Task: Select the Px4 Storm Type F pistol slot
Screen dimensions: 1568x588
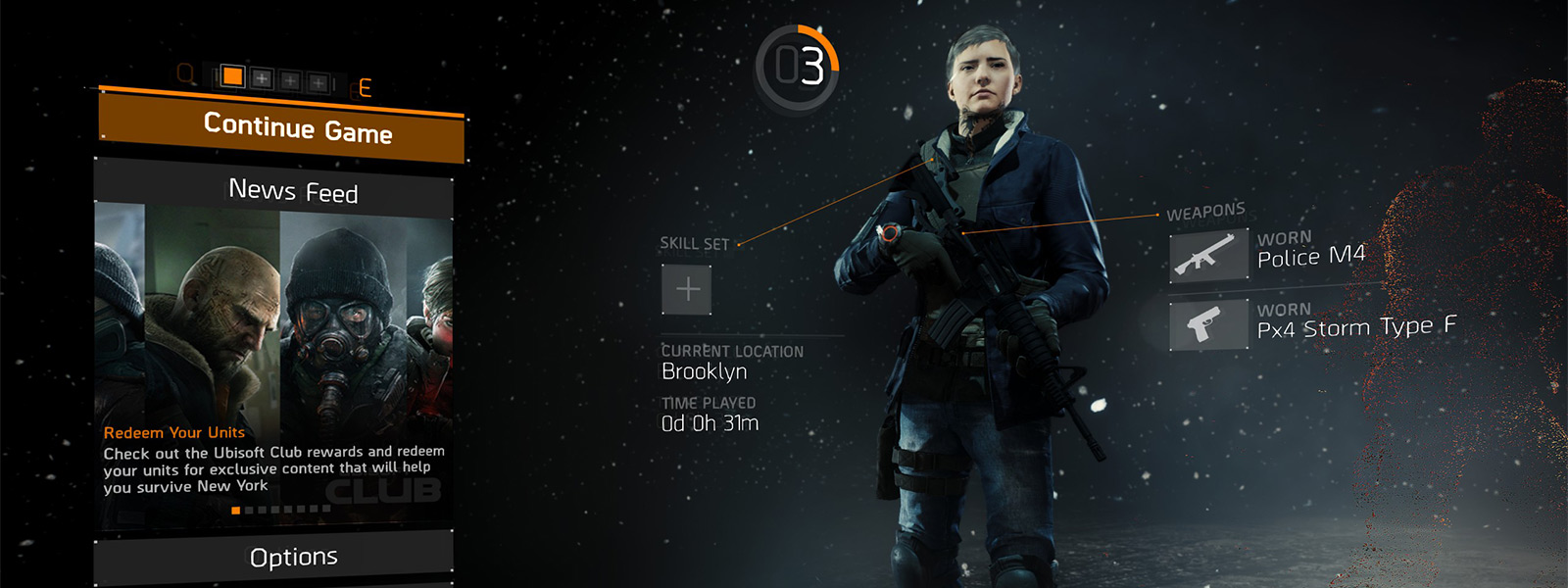Action: 1209,324
